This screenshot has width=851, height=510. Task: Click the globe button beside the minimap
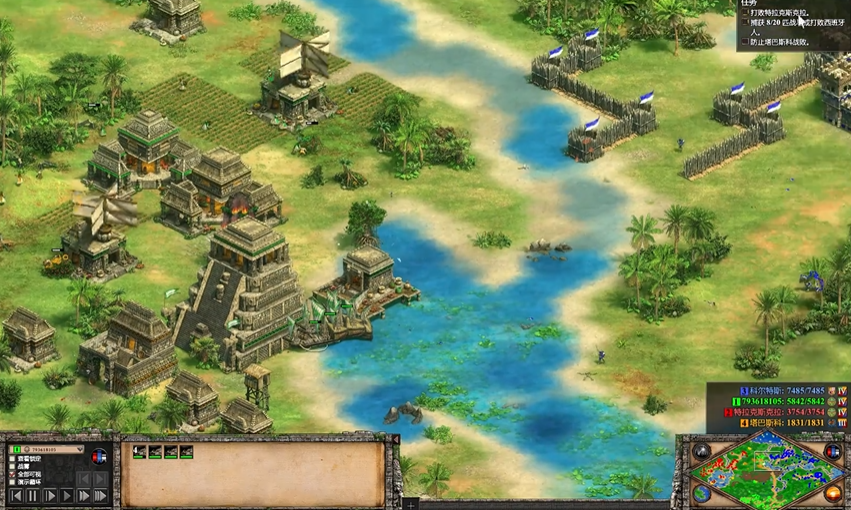[703, 493]
